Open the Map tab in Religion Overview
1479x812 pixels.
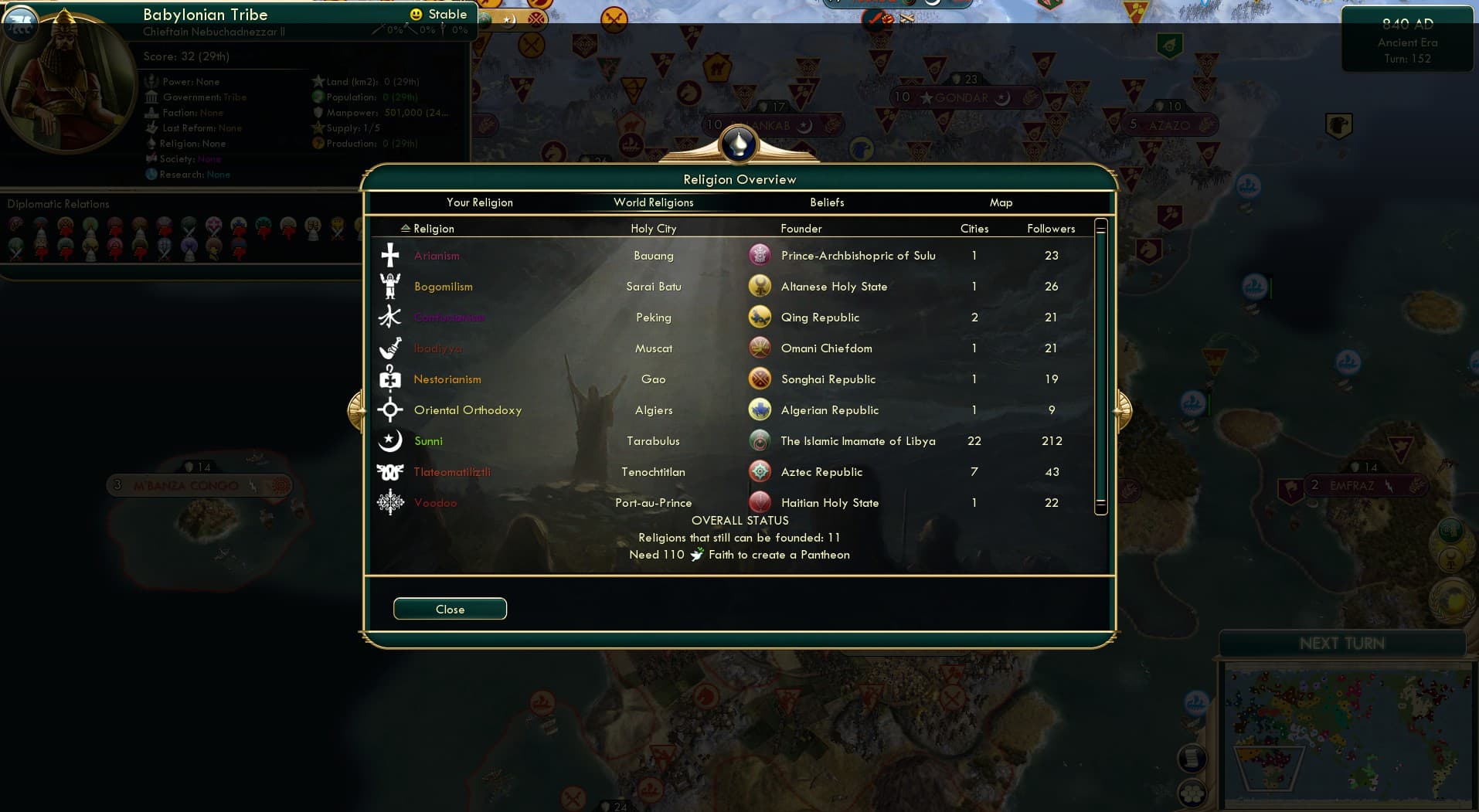pyautogui.click(x=1001, y=202)
